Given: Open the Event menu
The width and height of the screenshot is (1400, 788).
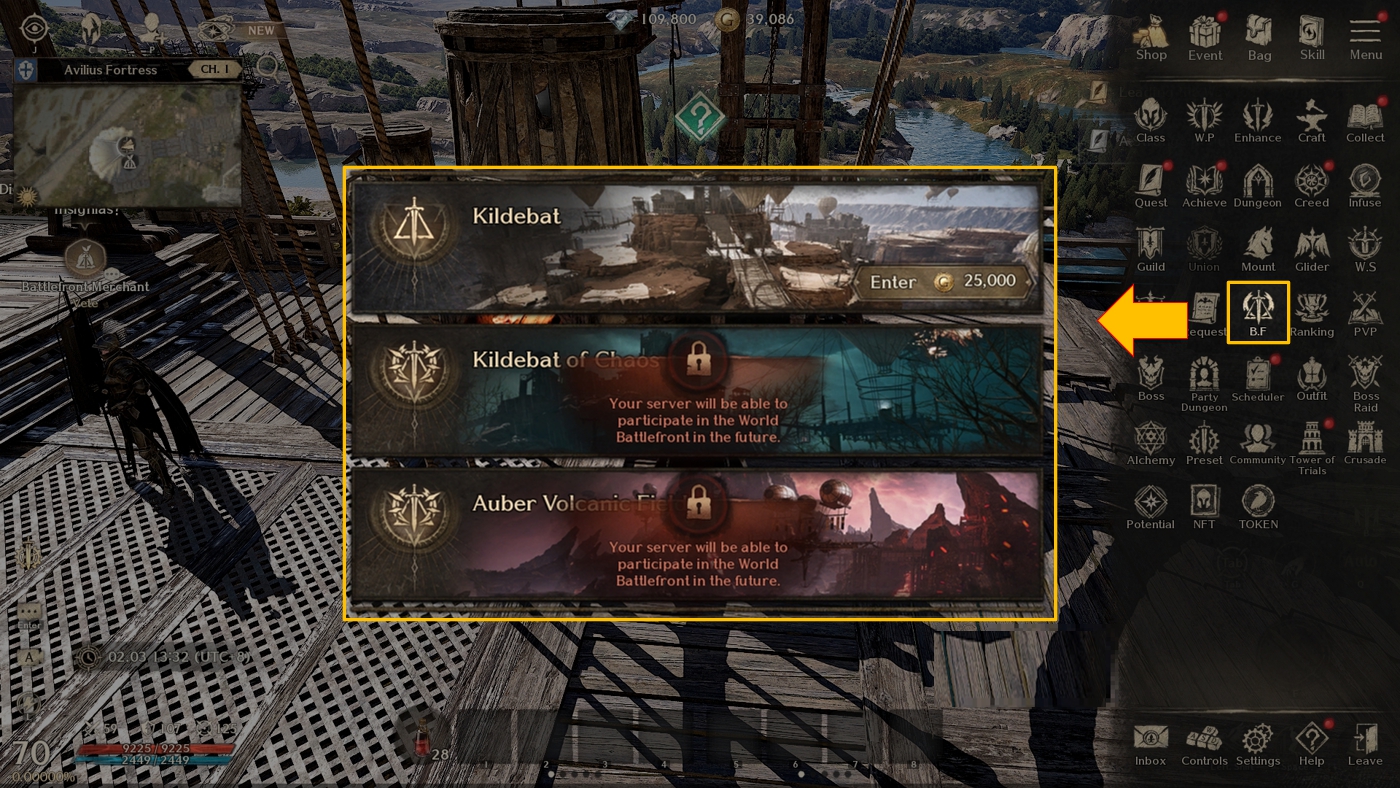Looking at the screenshot, I should click(1204, 37).
